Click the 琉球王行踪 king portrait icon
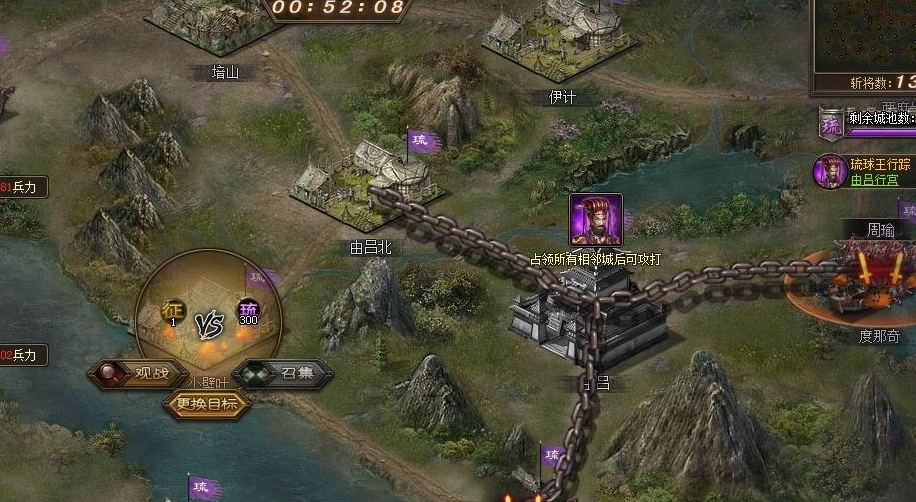Viewport: 916px width, 502px height. pyautogui.click(x=829, y=171)
